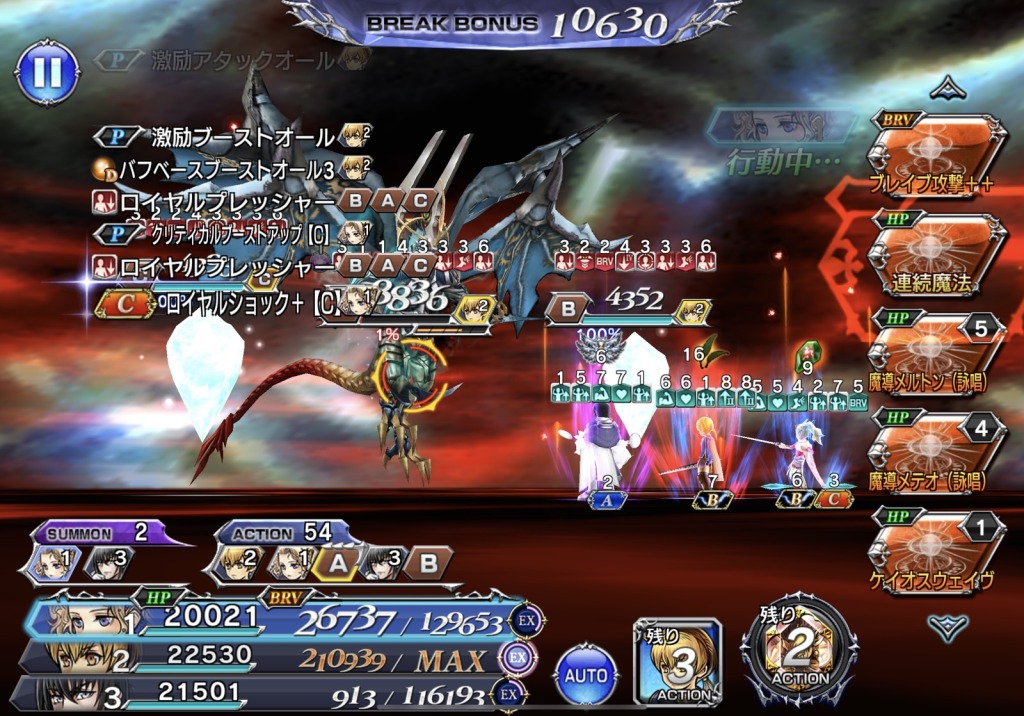Screen dimensions: 1024x716
Task: Pause the battle
Action: pyautogui.click(x=47, y=71)
